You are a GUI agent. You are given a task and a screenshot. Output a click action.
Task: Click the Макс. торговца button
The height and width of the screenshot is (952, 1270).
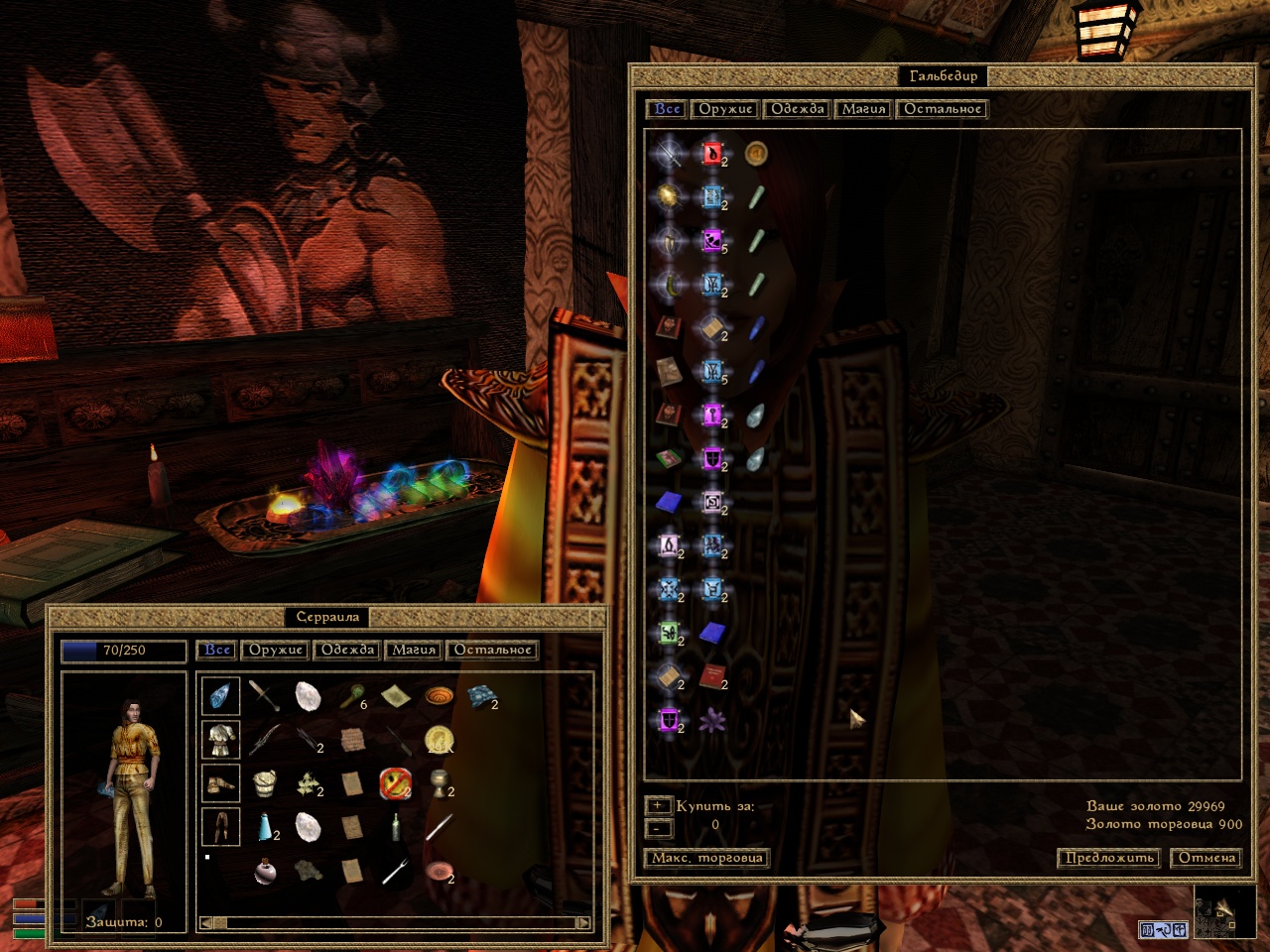tap(706, 858)
